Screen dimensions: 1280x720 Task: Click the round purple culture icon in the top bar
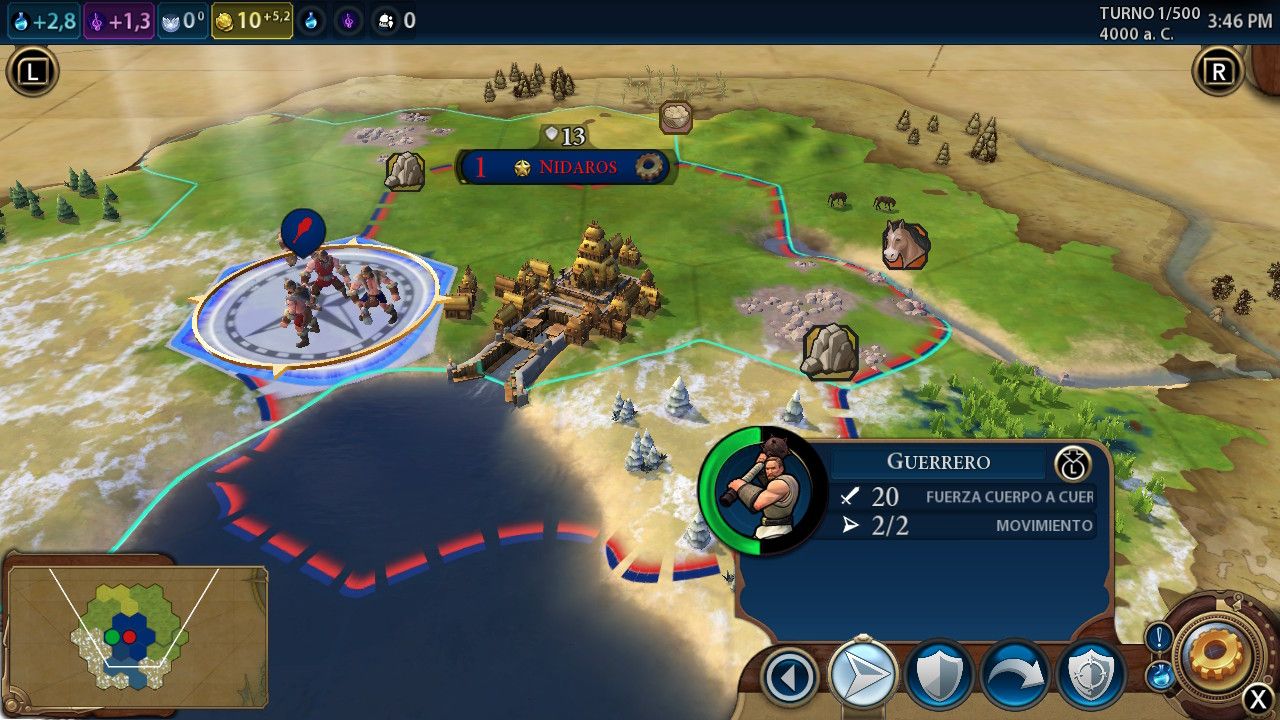347,20
